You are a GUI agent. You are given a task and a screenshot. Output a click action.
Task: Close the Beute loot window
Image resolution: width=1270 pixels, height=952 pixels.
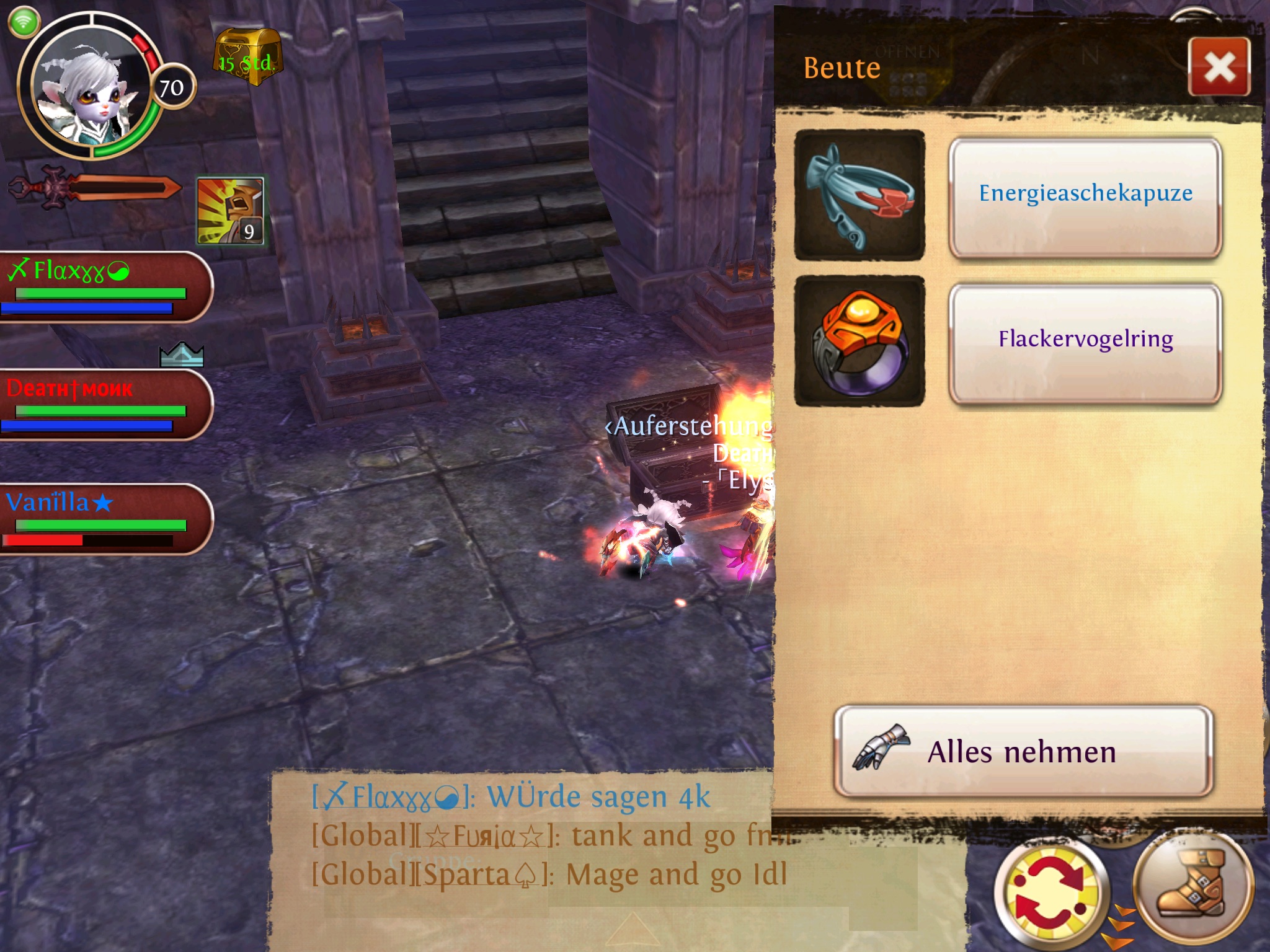pyautogui.click(x=1219, y=67)
